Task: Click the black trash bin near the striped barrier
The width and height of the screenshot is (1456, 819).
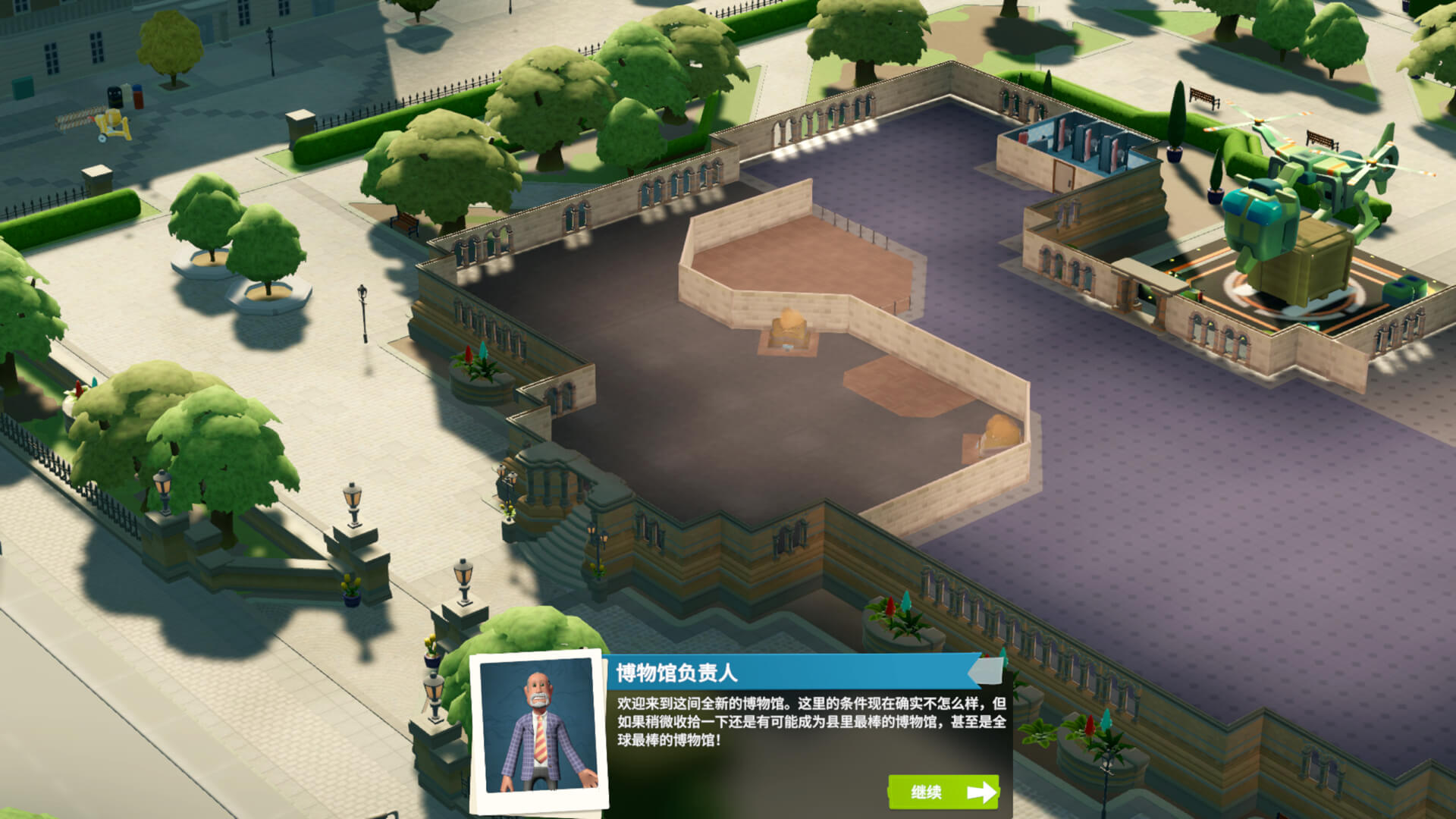Action: (x=115, y=97)
